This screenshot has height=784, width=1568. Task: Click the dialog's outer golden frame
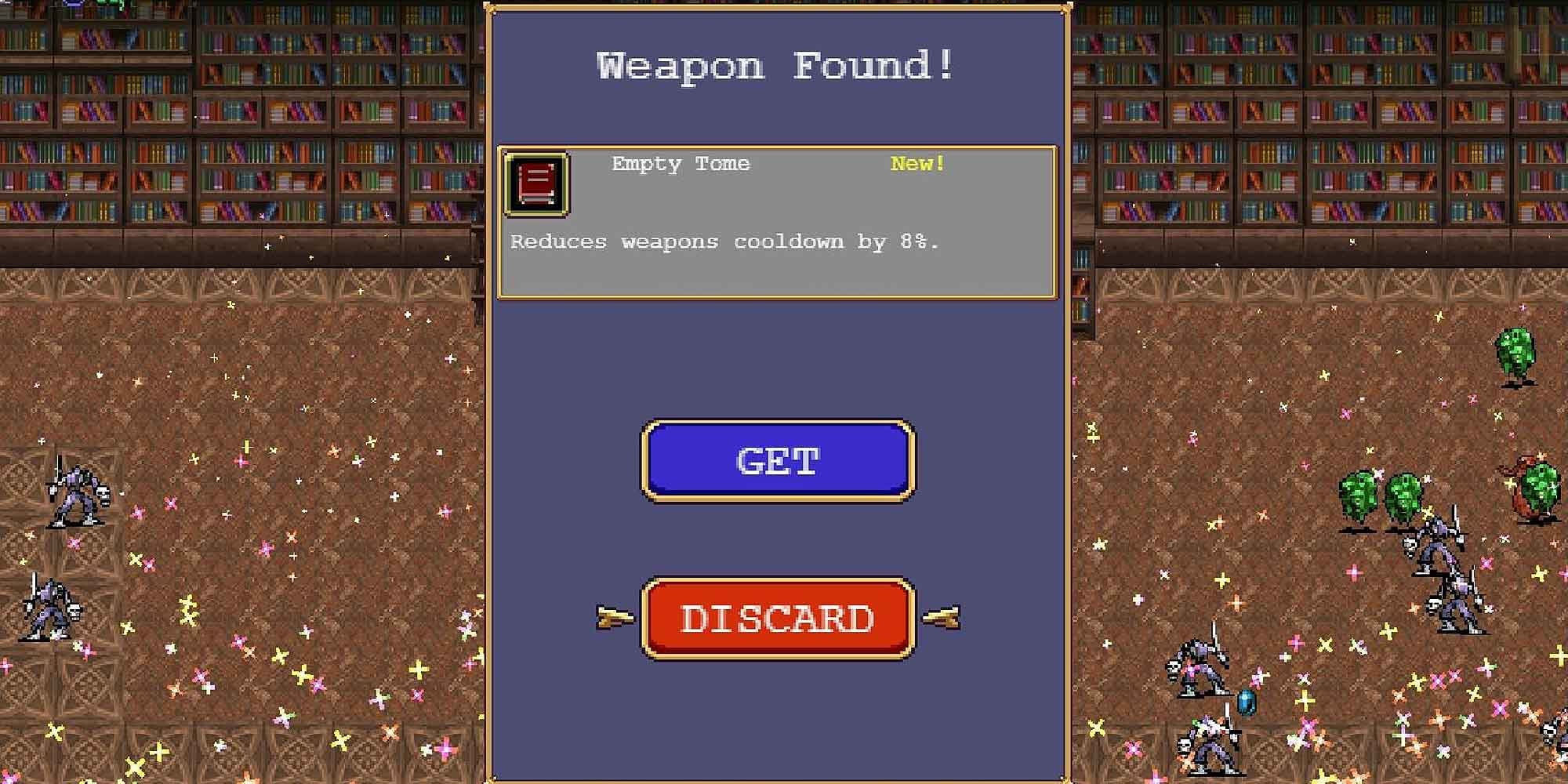490,392
